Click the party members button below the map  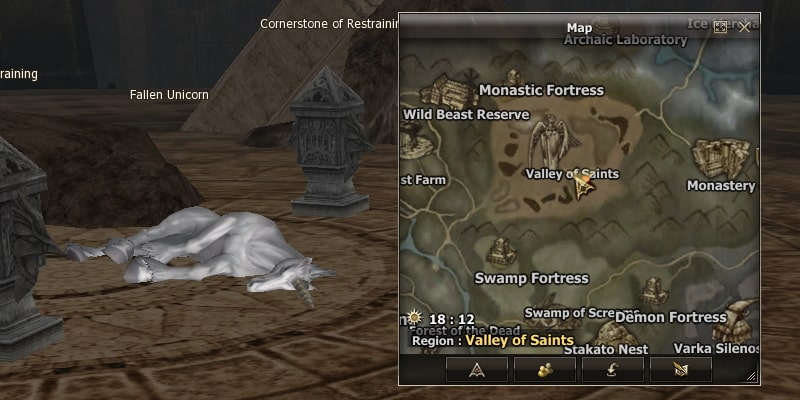(x=545, y=369)
